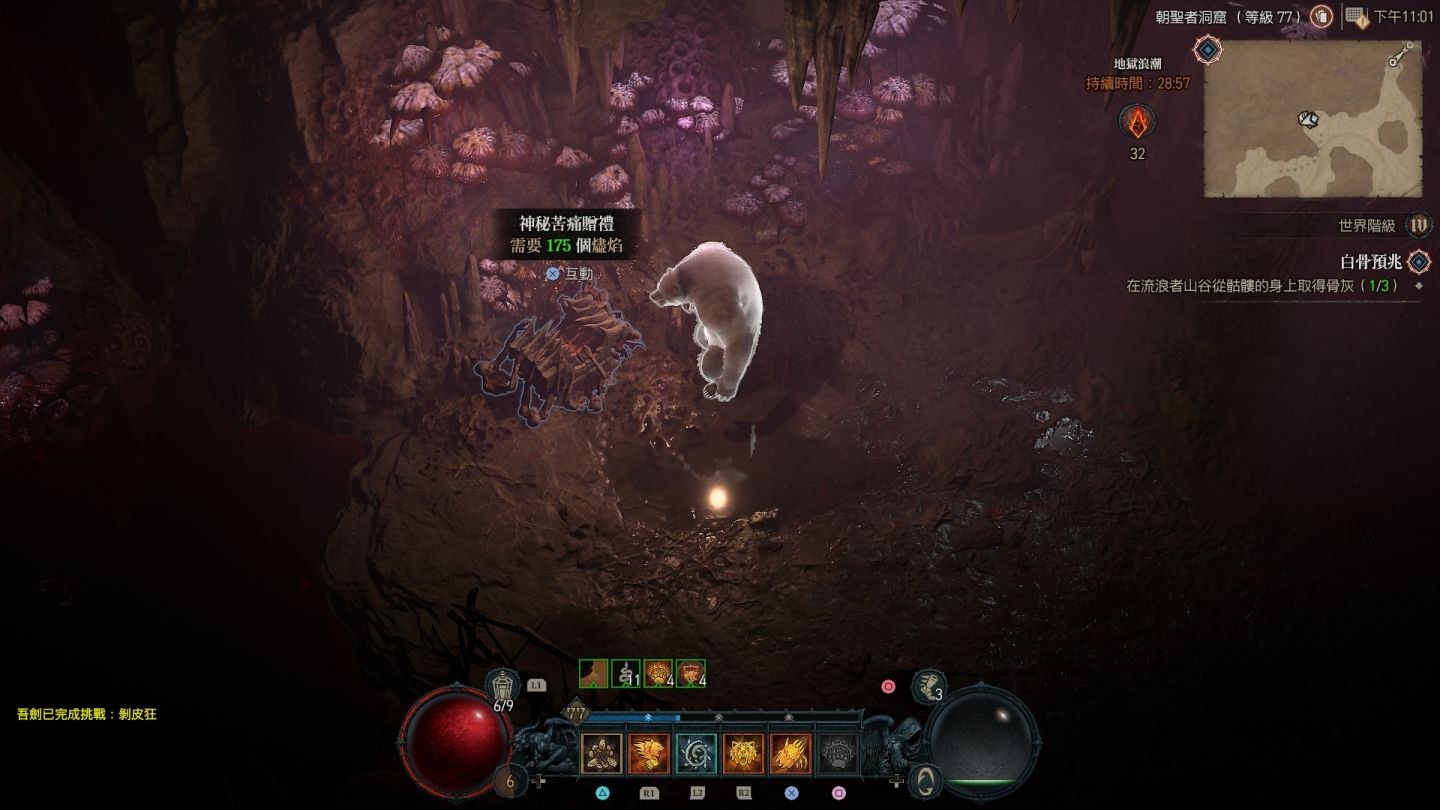Click the horn emote icon with count 3

pos(929,686)
